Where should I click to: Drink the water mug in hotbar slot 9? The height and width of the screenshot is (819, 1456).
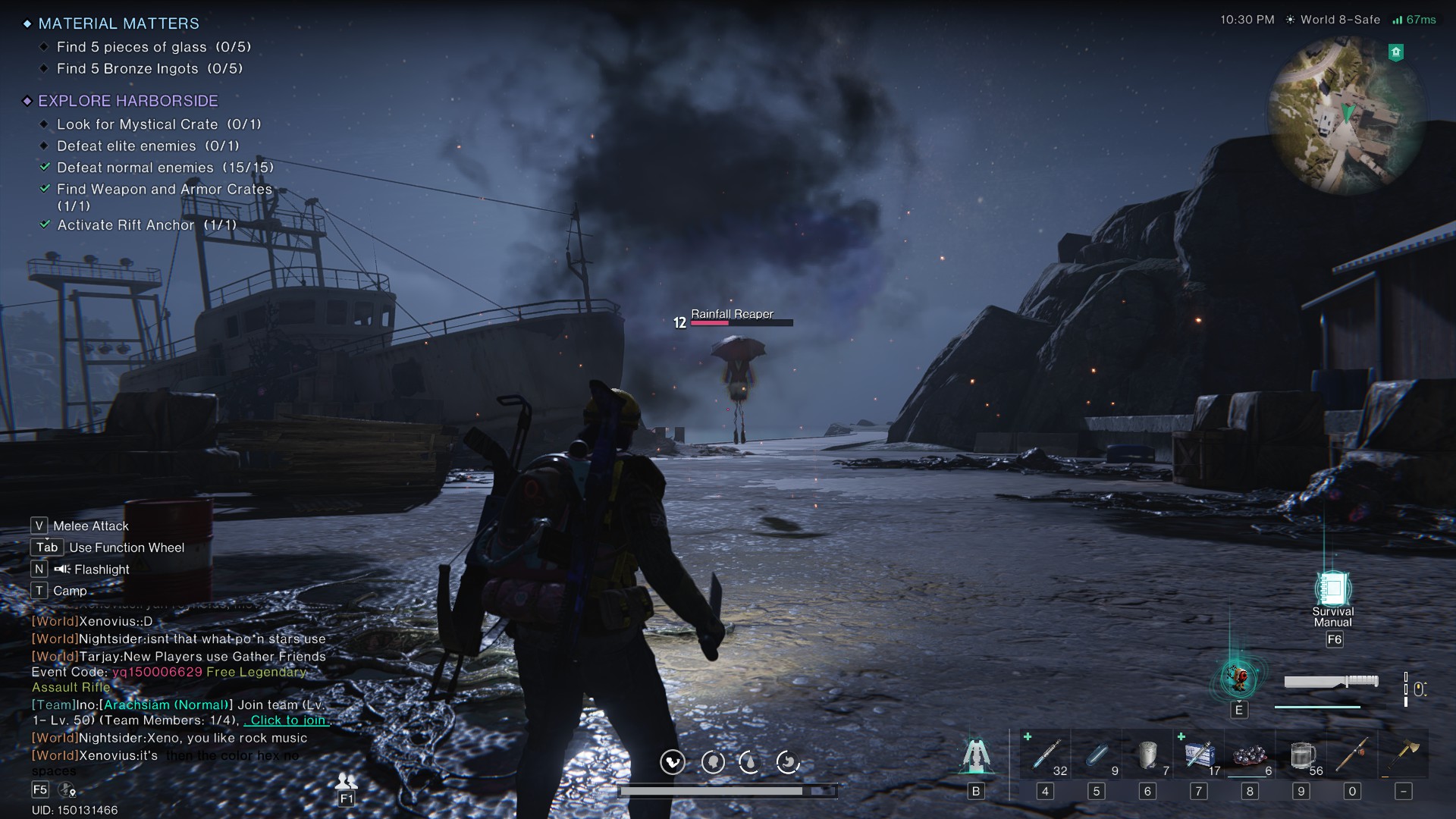[x=1301, y=755]
